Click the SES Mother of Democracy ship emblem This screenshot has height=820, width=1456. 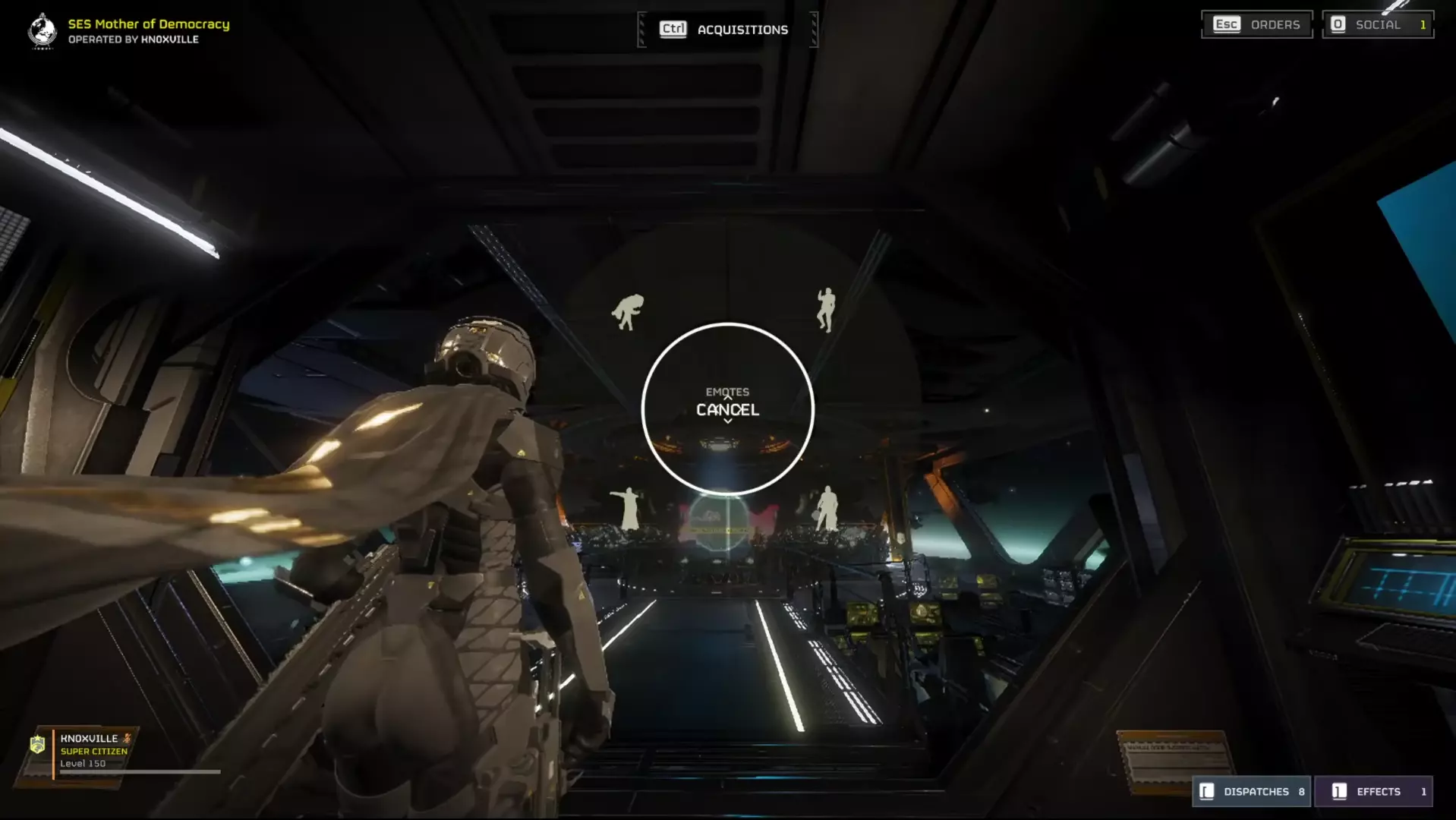(43, 31)
